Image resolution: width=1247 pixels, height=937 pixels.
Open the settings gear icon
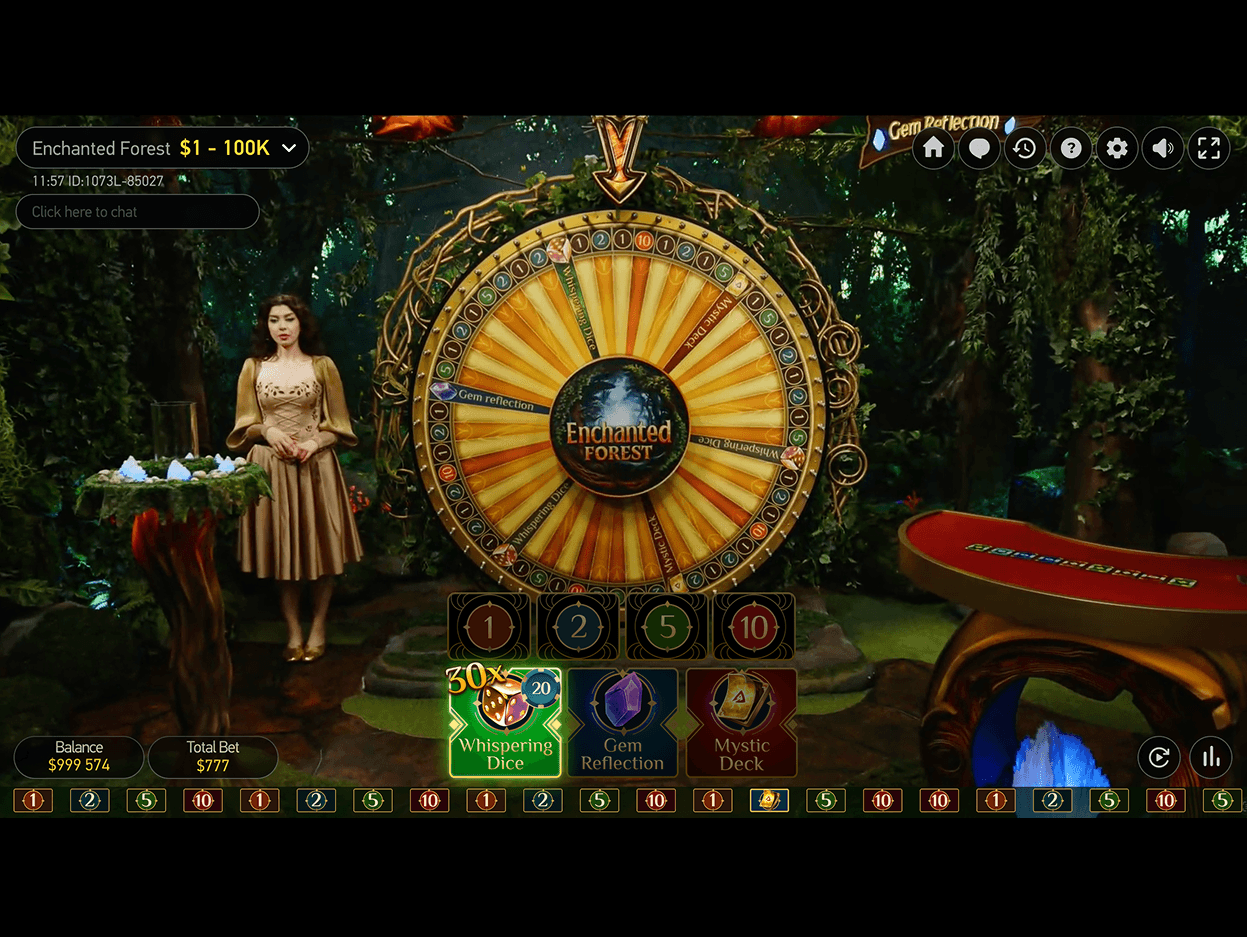point(1117,149)
